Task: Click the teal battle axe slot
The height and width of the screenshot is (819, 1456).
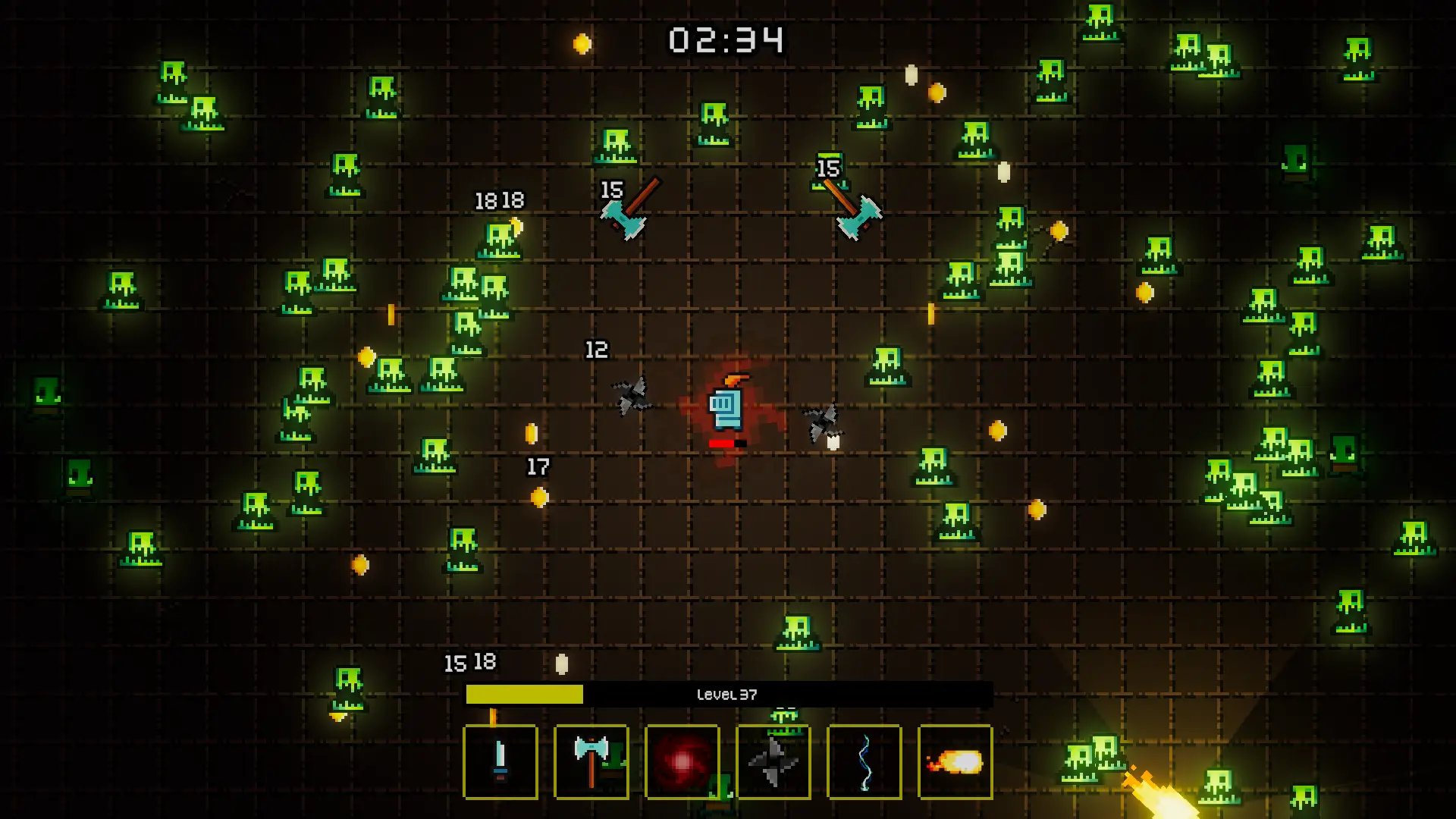Action: pyautogui.click(x=591, y=761)
